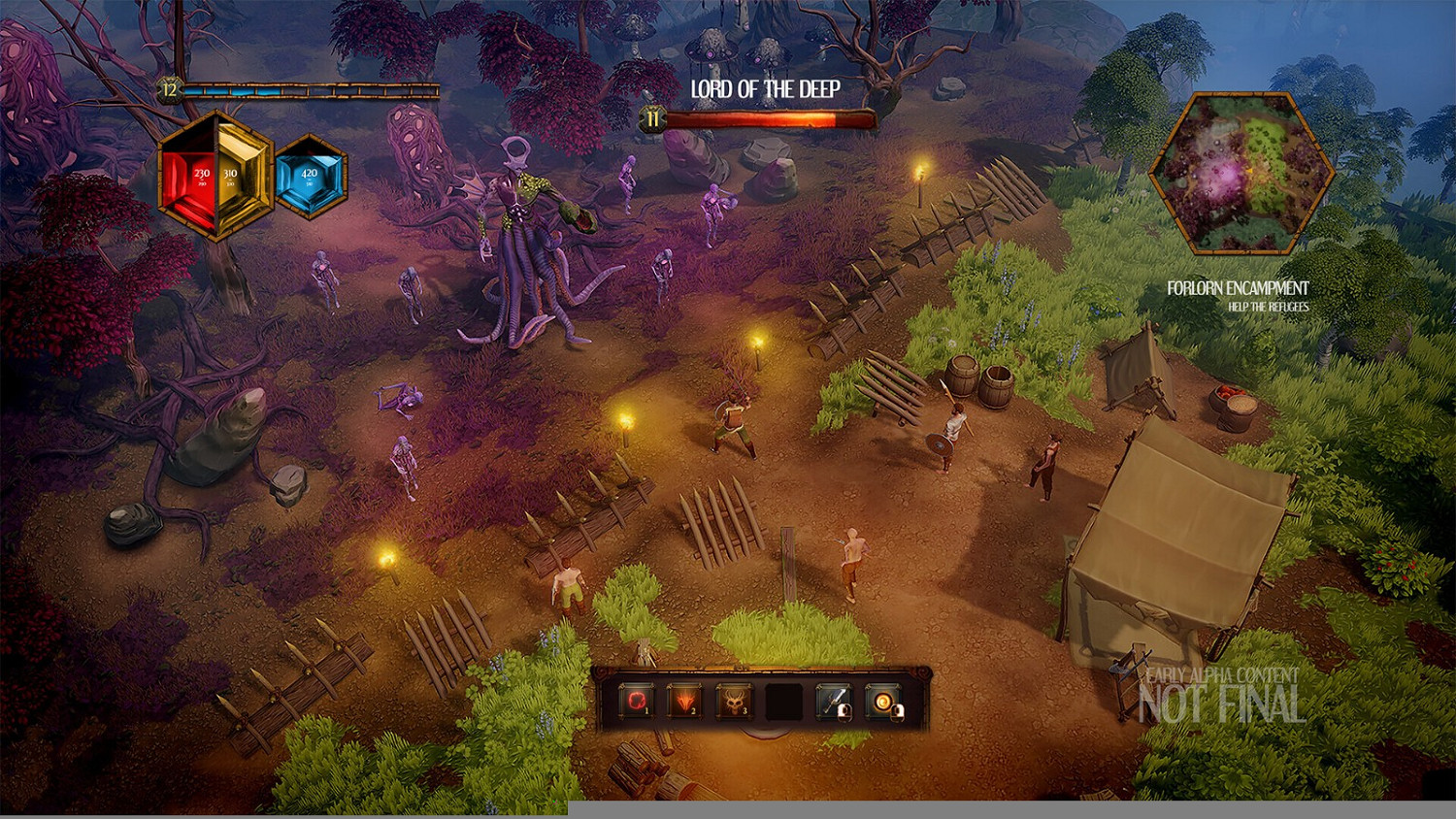Activate the fire claw skill in hotbar slot 2
The height and width of the screenshot is (819, 1456).
(x=684, y=700)
